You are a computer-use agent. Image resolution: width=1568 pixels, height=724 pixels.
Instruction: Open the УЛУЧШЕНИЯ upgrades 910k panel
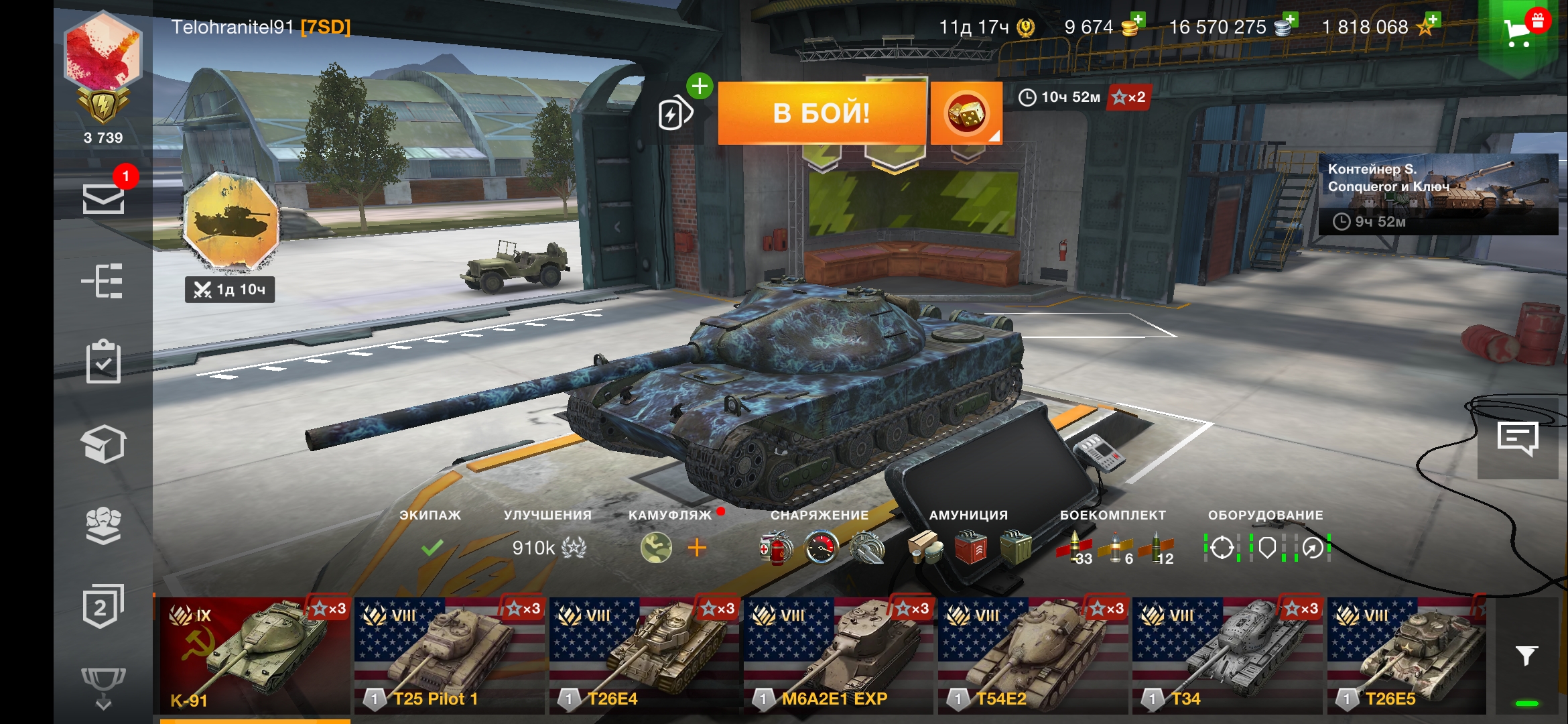click(x=548, y=547)
